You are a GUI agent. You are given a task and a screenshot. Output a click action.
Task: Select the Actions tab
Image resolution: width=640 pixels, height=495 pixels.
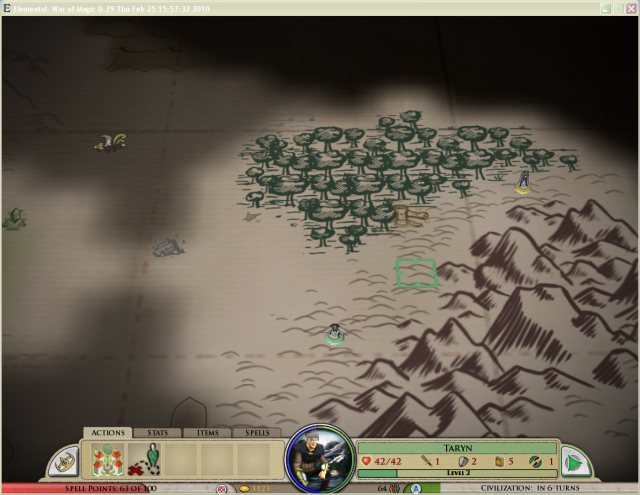pos(108,433)
